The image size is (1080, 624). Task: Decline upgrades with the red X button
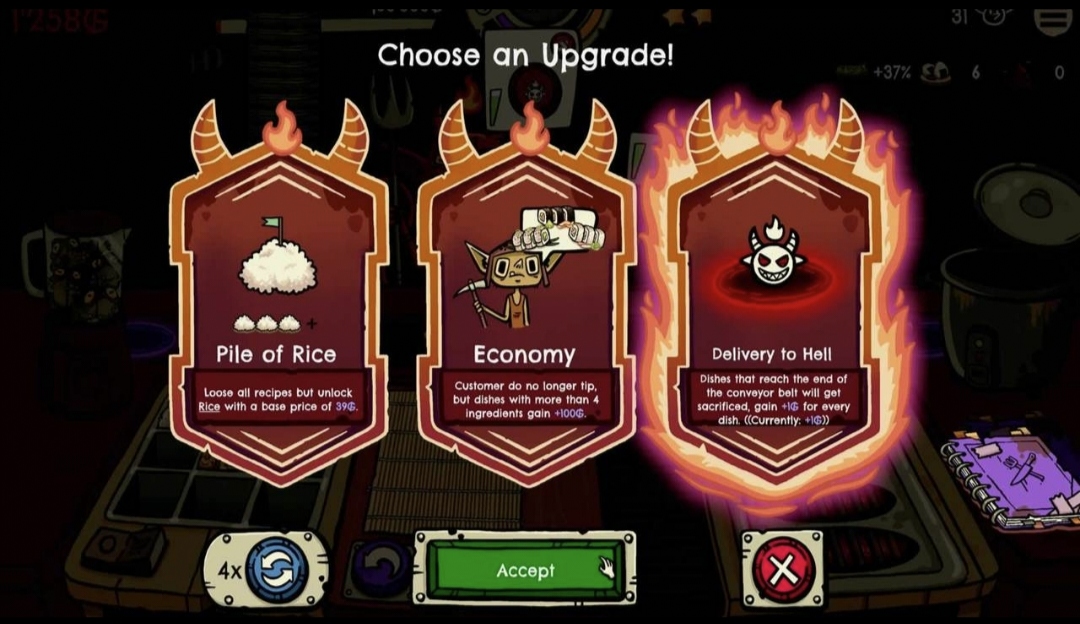coord(783,570)
